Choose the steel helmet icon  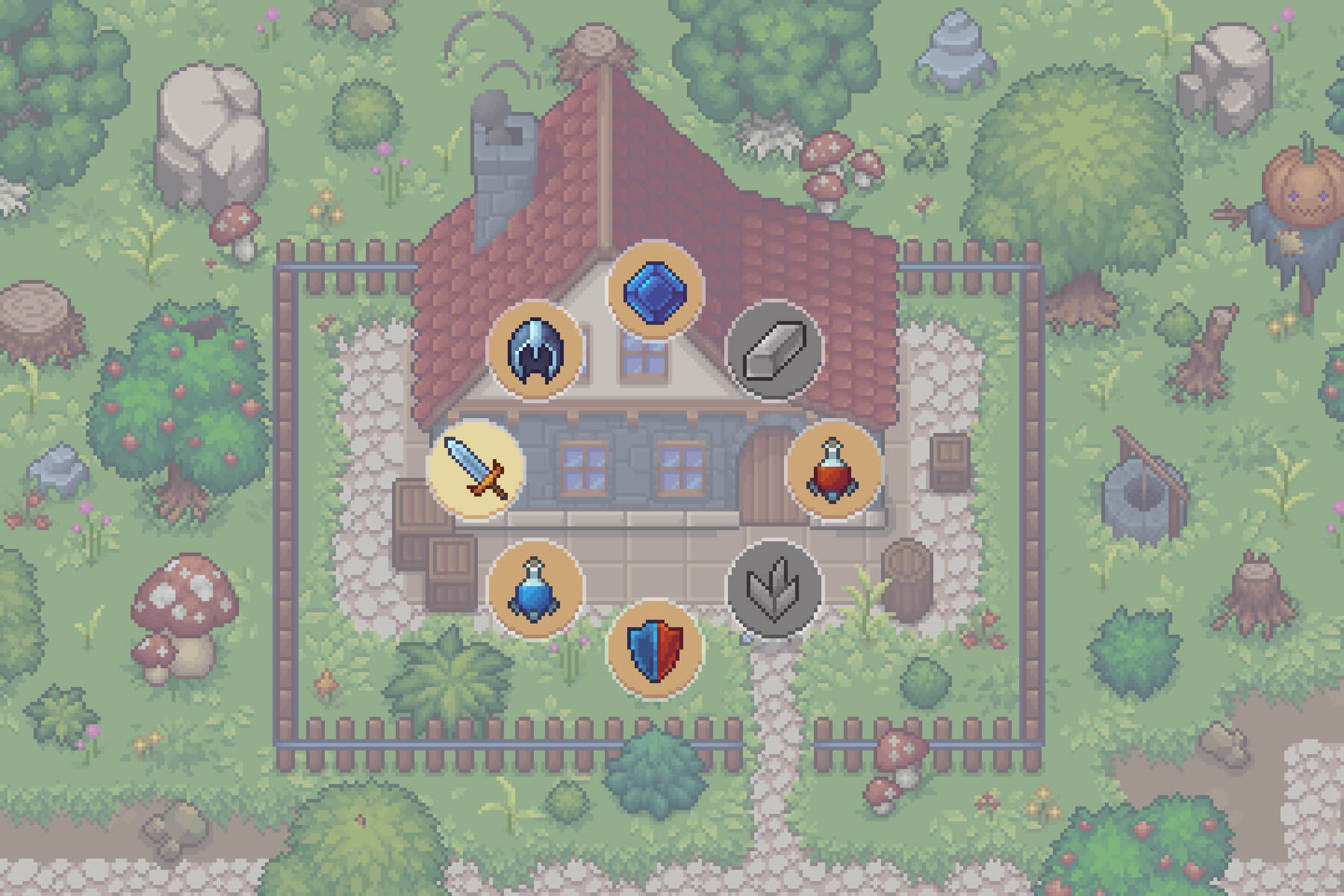pyautogui.click(x=535, y=350)
